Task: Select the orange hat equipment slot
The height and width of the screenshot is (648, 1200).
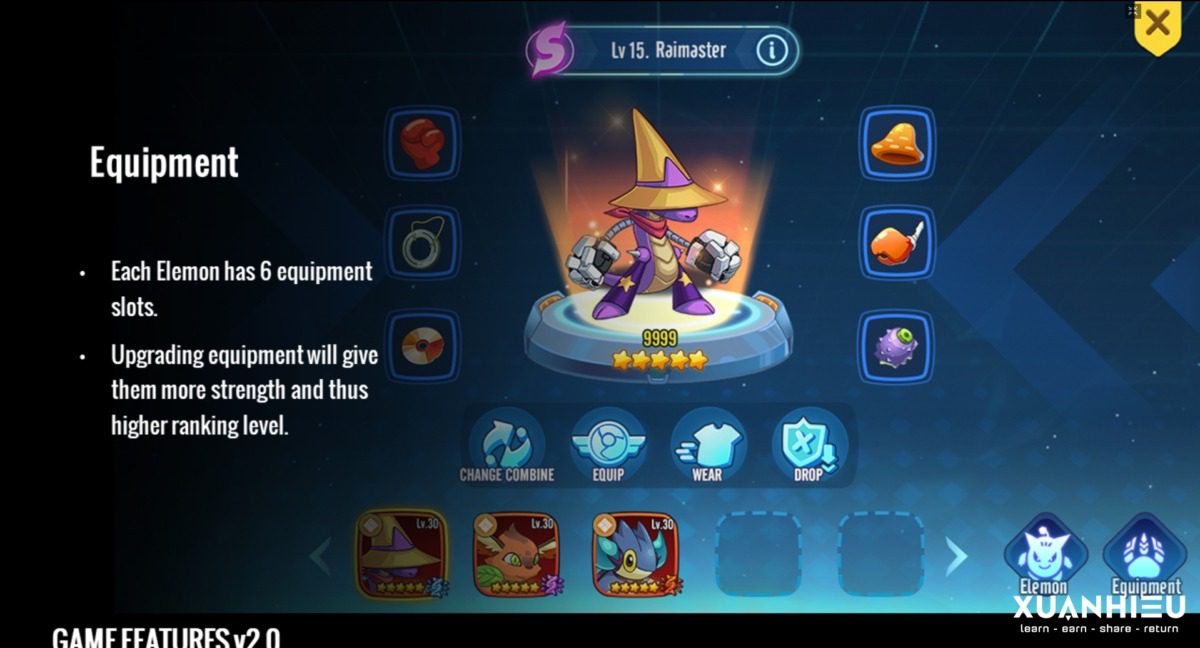Action: [897, 145]
